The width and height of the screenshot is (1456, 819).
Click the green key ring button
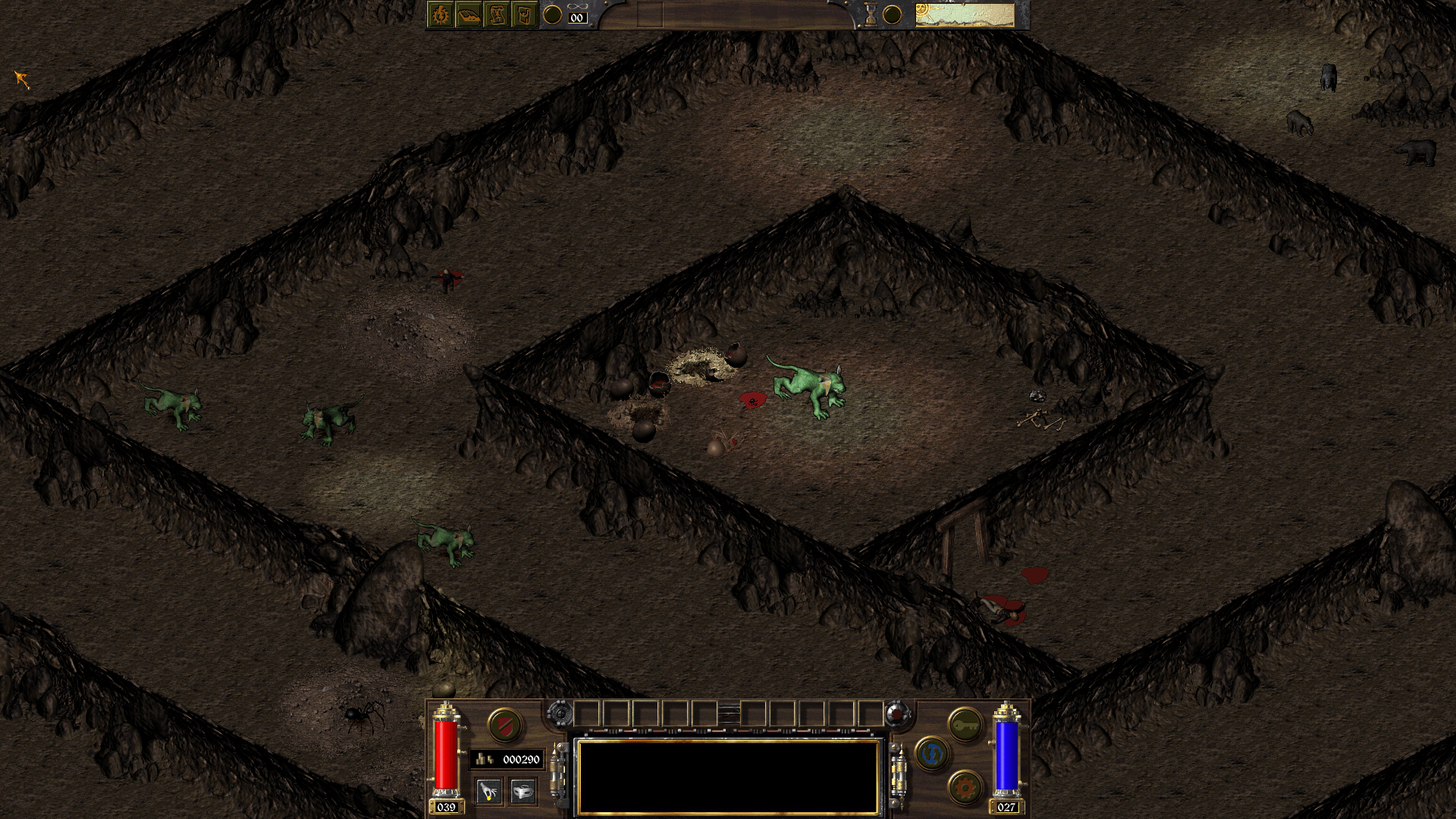point(964,726)
